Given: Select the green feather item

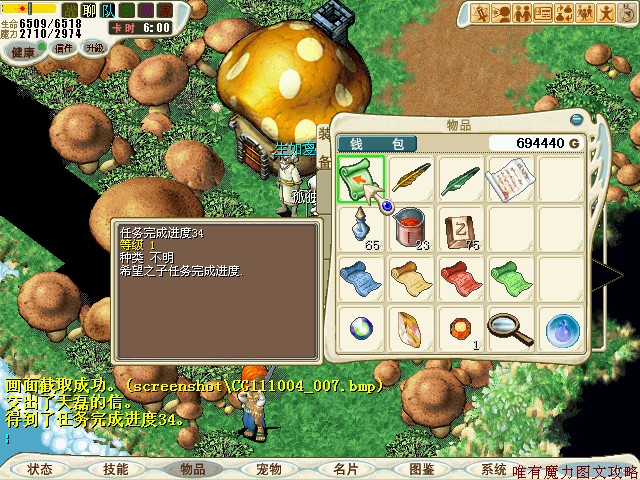Looking at the screenshot, I should point(459,179).
